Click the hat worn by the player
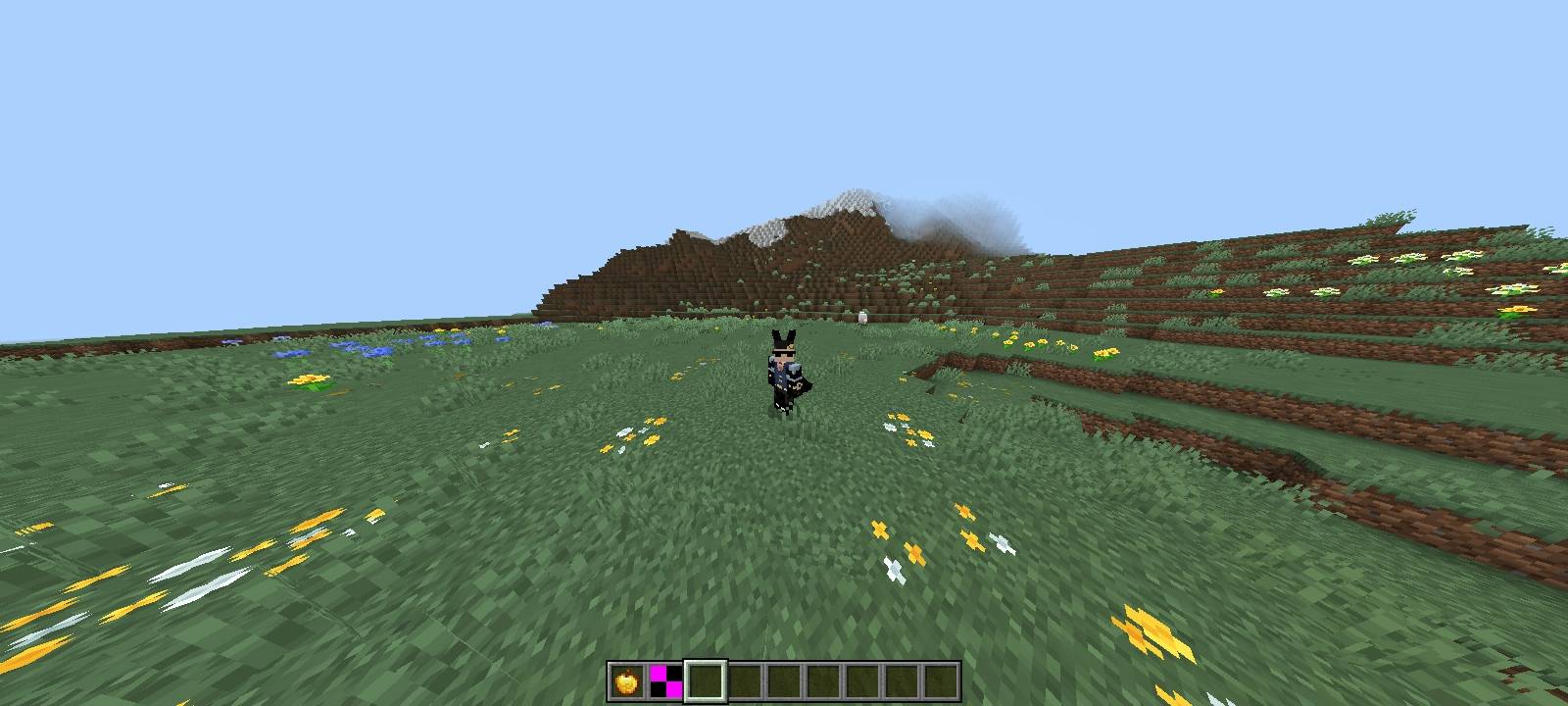Viewport: 1568px width, 706px height. (x=785, y=341)
